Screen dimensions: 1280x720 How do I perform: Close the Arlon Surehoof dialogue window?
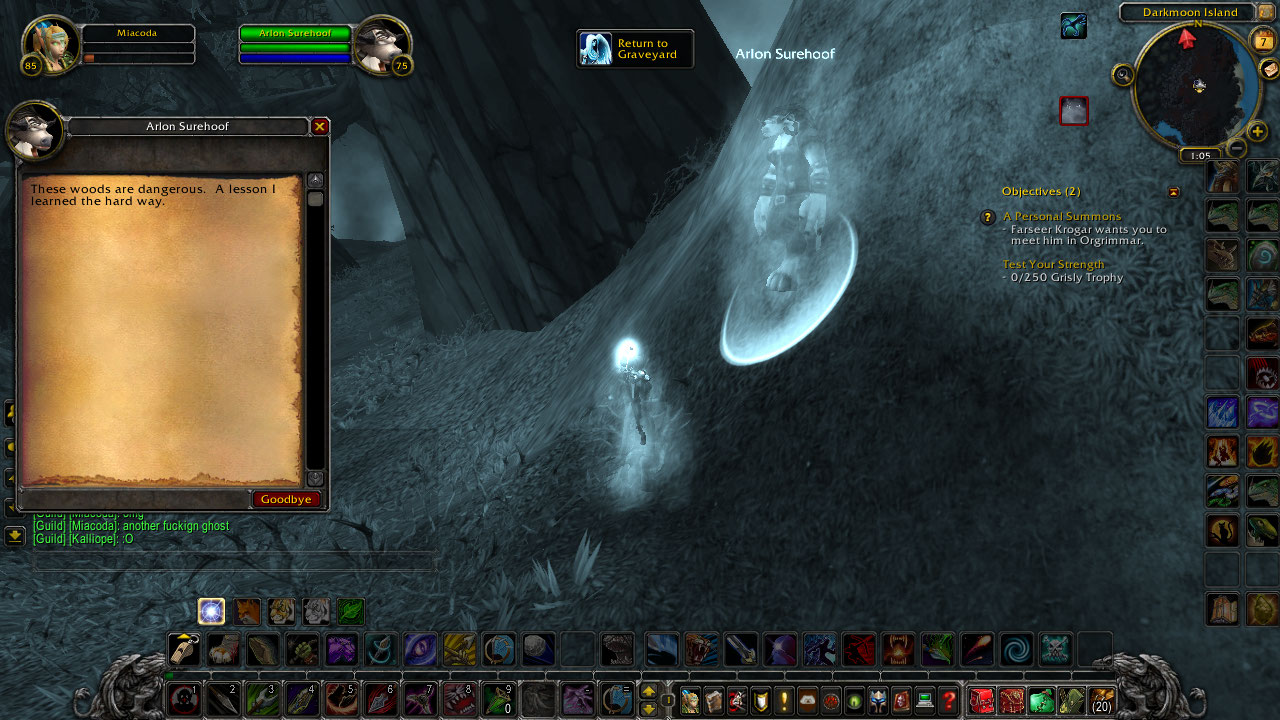[320, 127]
